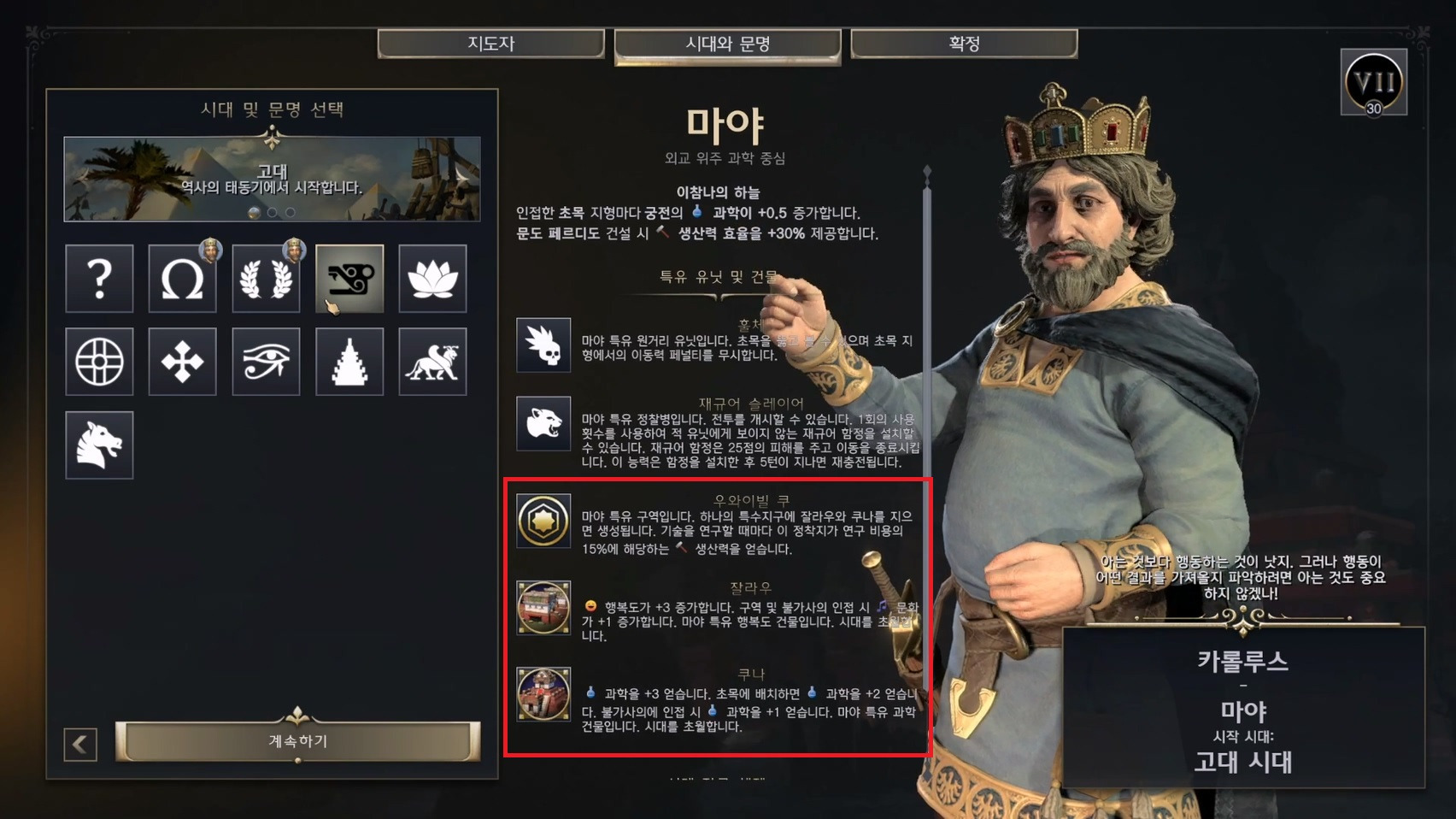
Task: Go to the 확정 tab
Action: pos(964,44)
